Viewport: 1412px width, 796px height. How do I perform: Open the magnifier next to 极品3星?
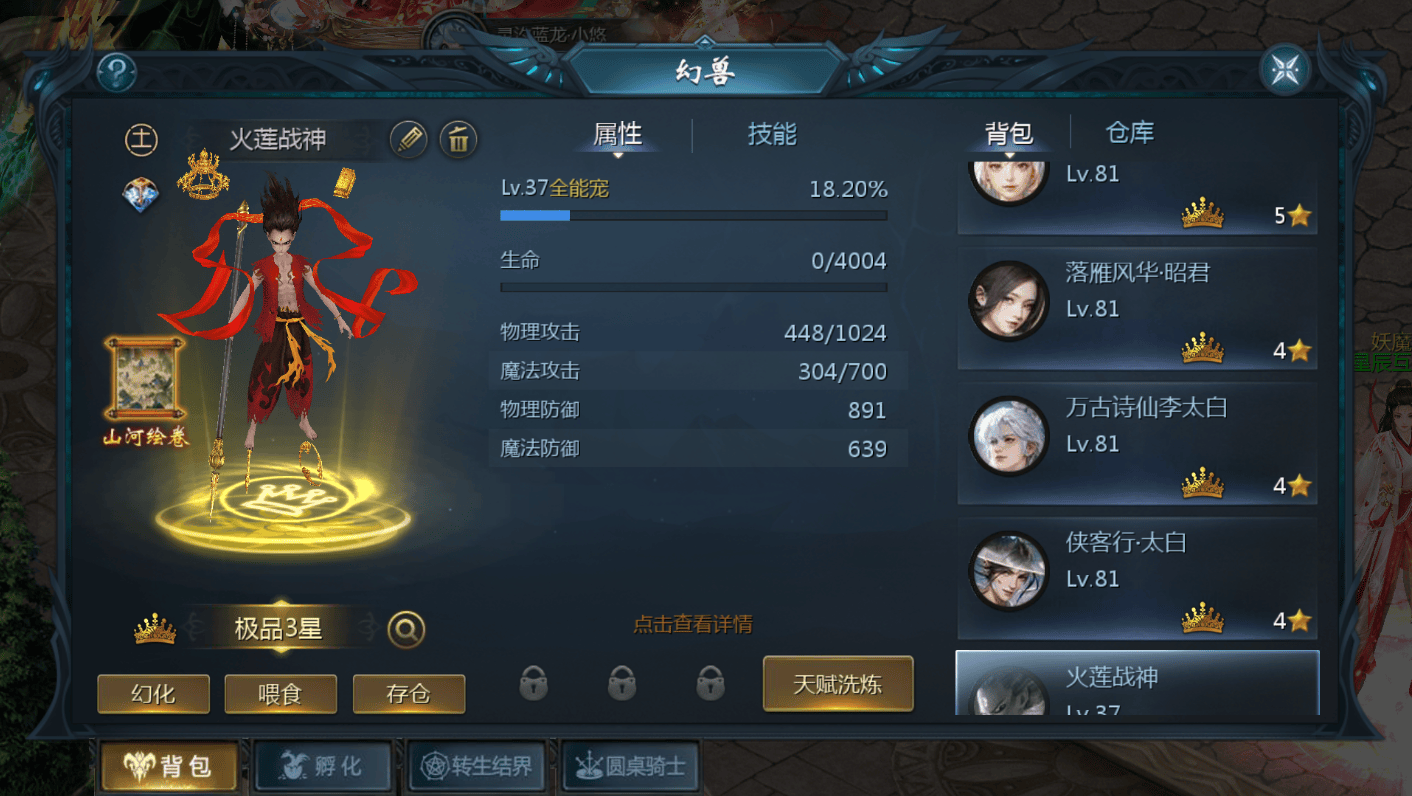click(405, 629)
